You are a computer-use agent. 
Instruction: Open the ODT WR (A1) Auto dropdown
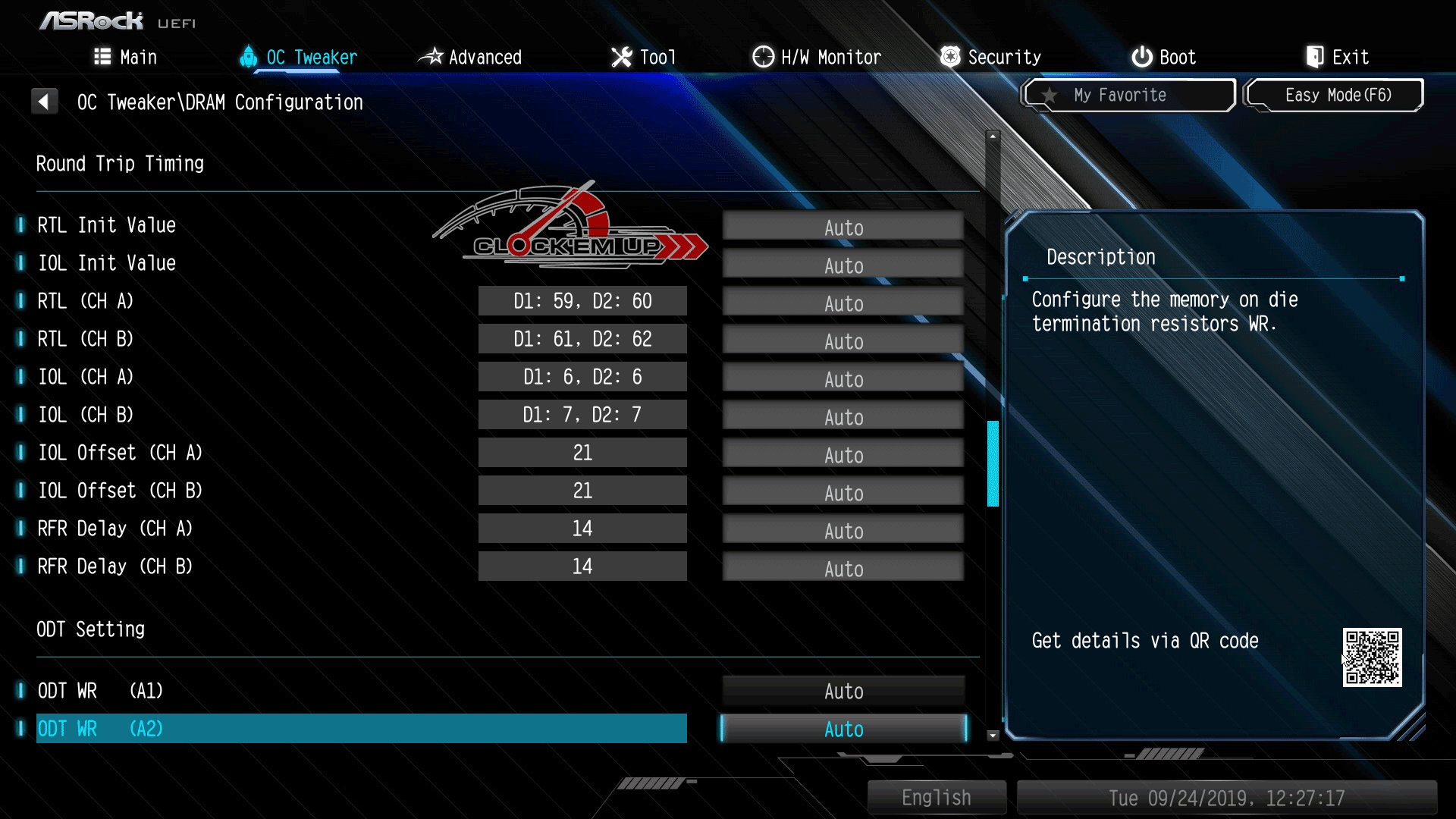coord(843,691)
